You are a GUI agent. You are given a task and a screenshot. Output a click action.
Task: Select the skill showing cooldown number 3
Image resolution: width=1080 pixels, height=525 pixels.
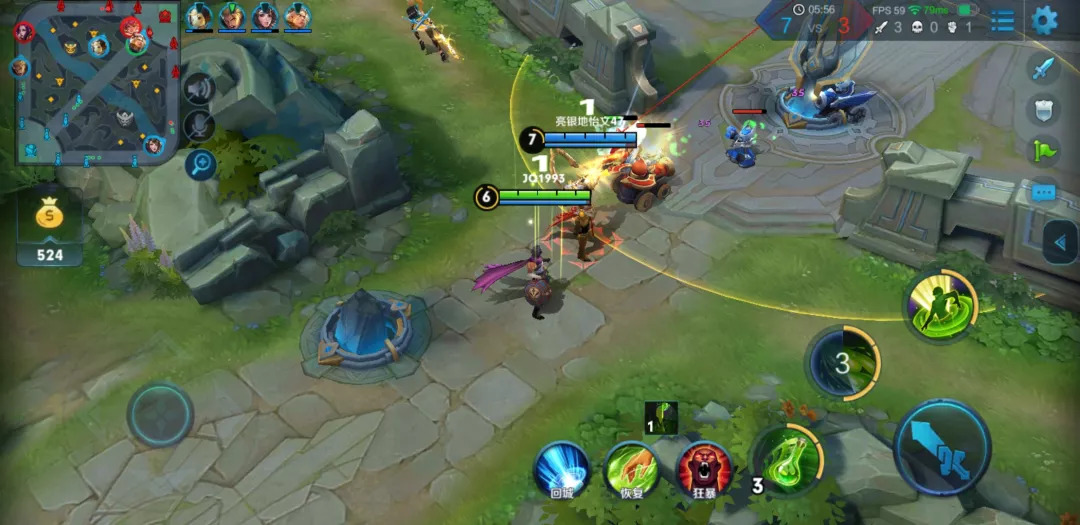[x=843, y=363]
